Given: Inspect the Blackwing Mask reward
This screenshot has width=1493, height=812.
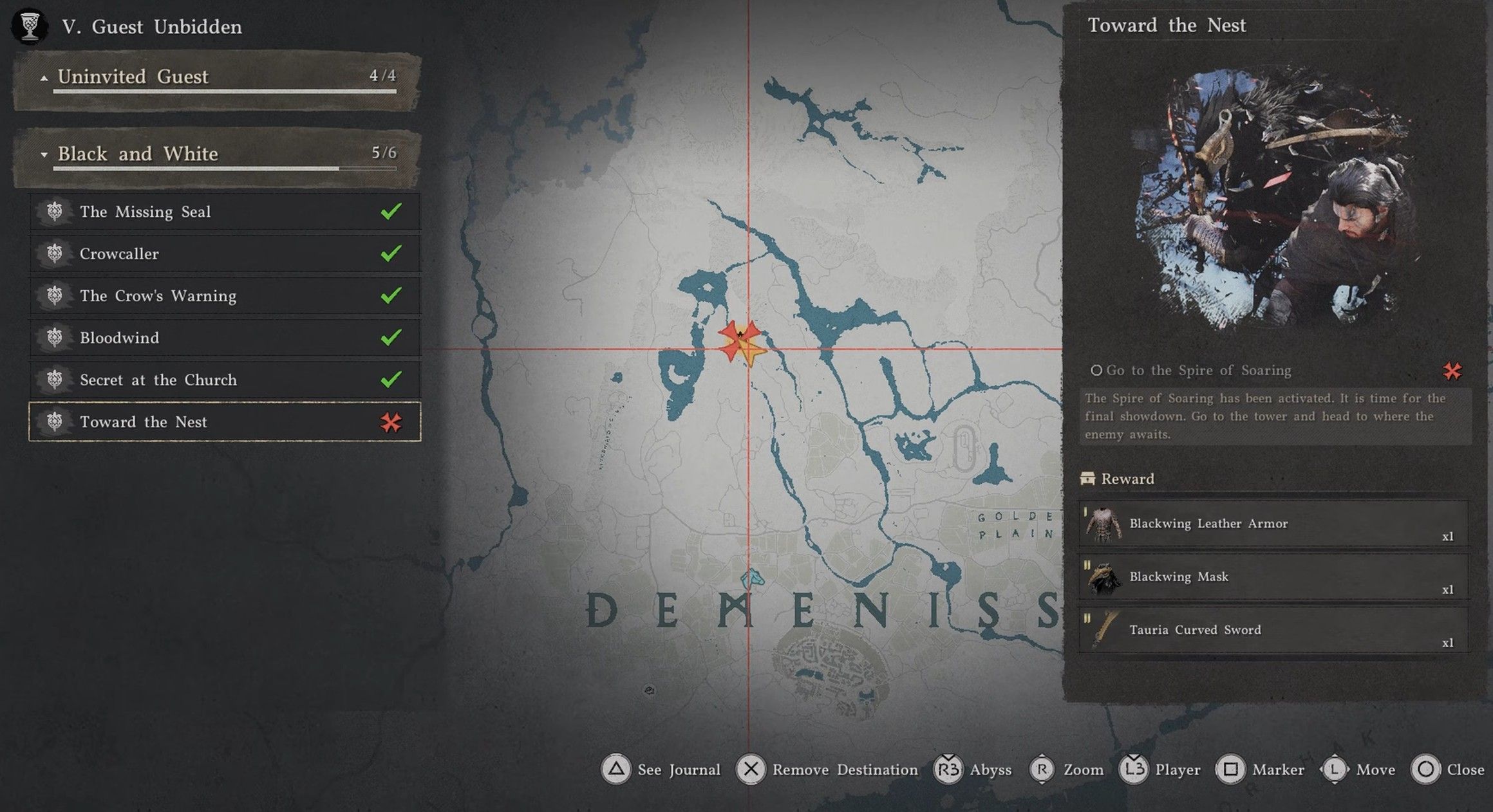Looking at the screenshot, I should point(1273,577).
